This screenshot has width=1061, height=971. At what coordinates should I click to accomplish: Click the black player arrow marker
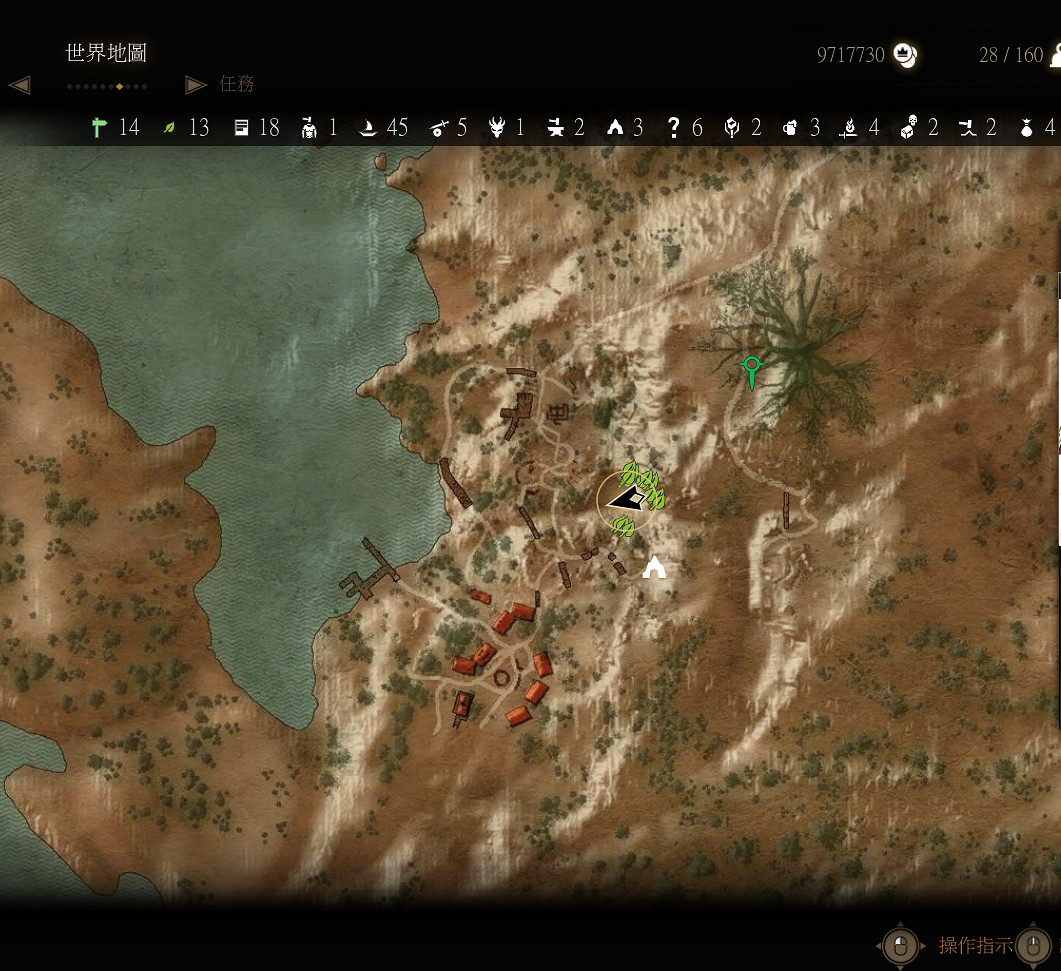627,499
